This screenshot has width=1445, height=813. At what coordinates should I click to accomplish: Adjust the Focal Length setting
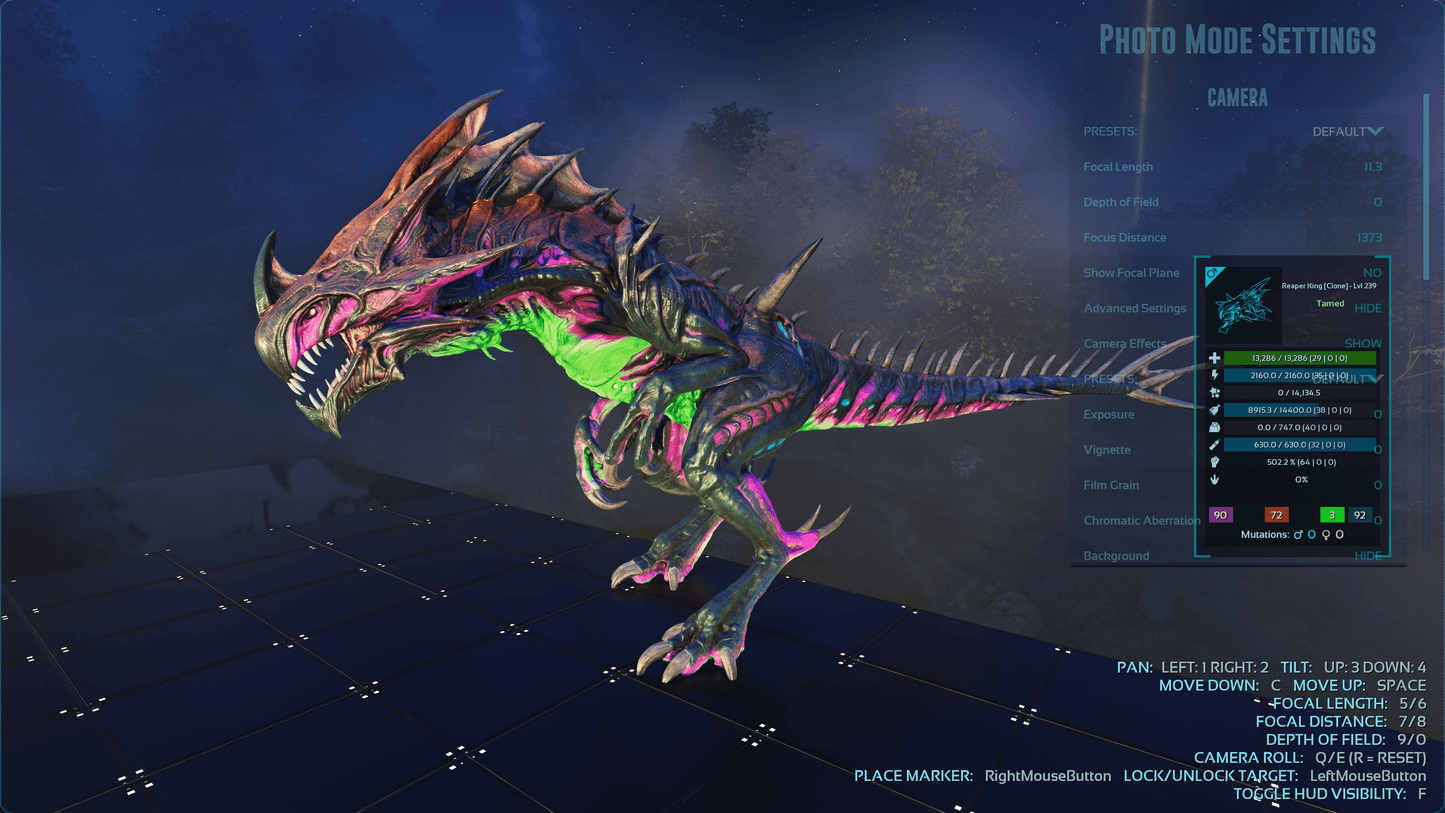pyautogui.click(x=1372, y=167)
